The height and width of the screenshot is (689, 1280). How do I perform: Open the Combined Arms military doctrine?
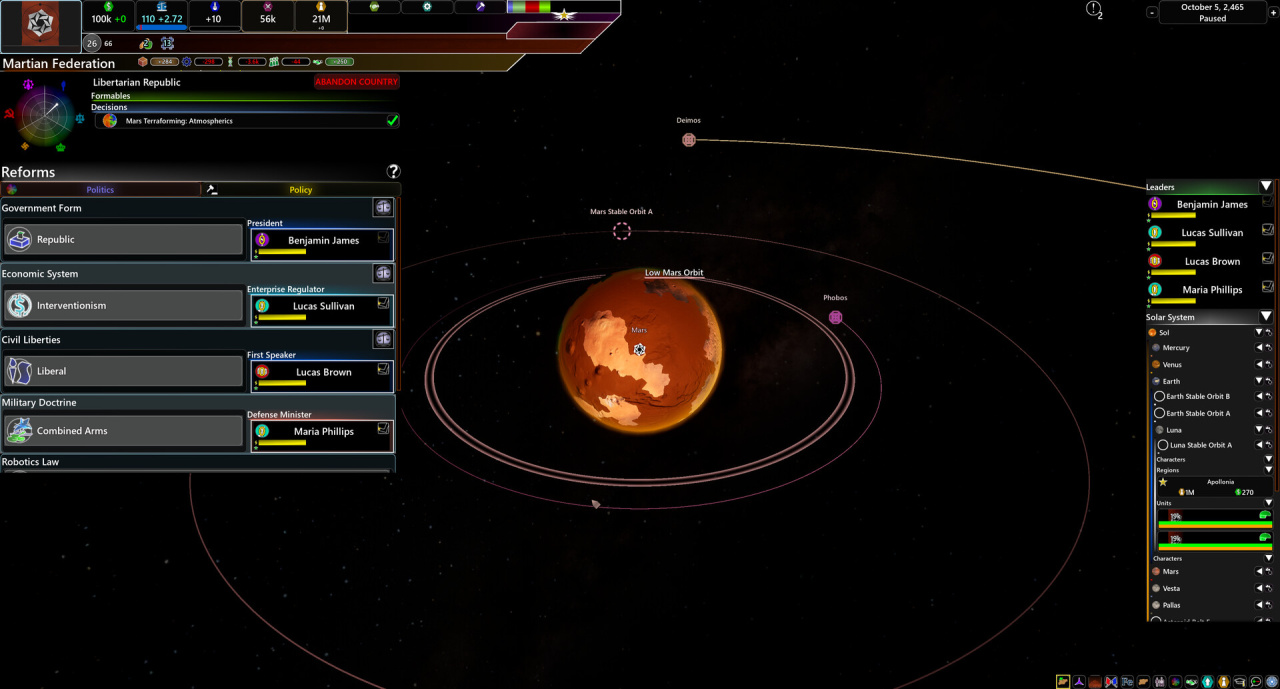pos(124,431)
